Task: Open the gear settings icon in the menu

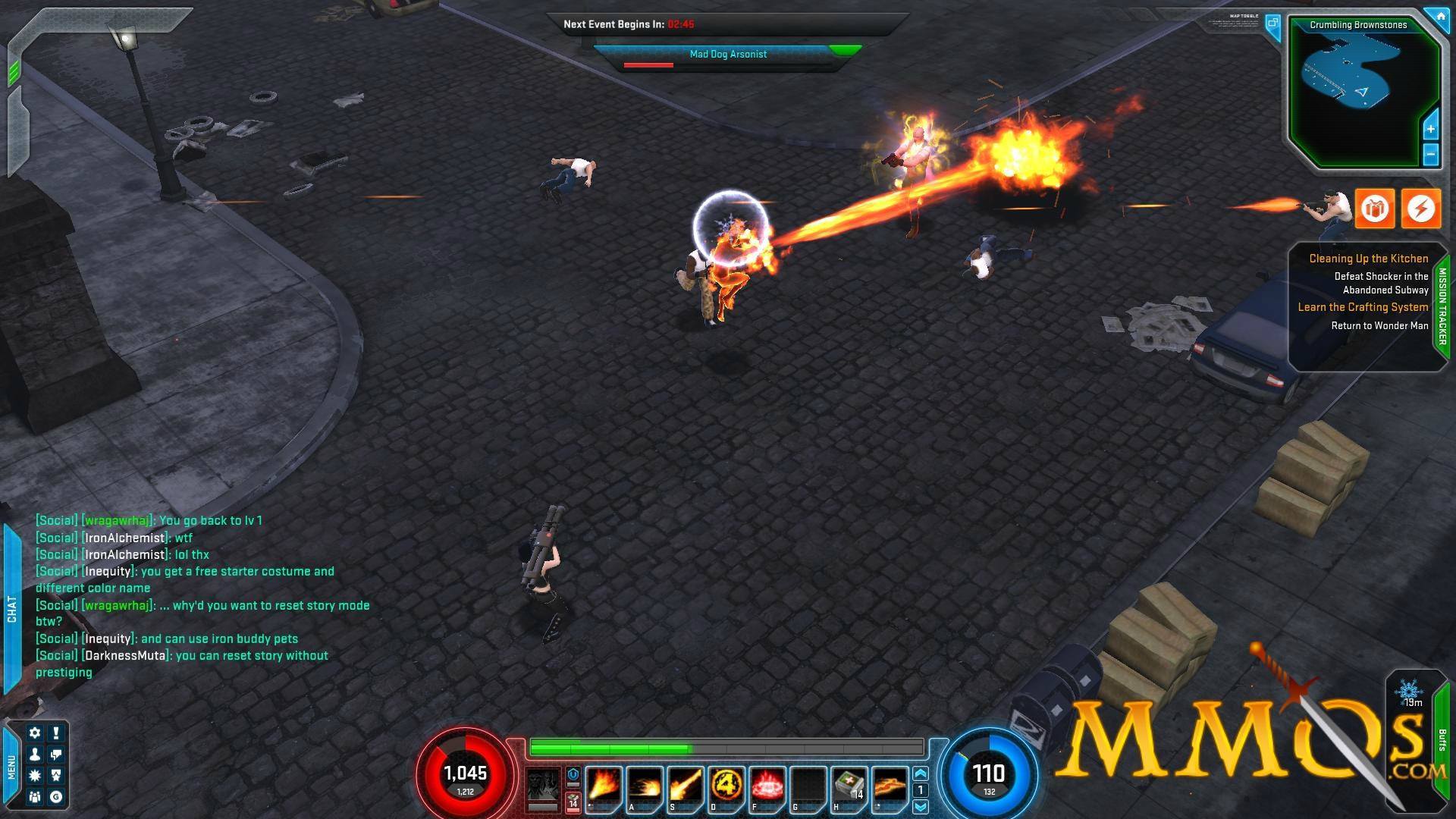Action: pos(35,733)
